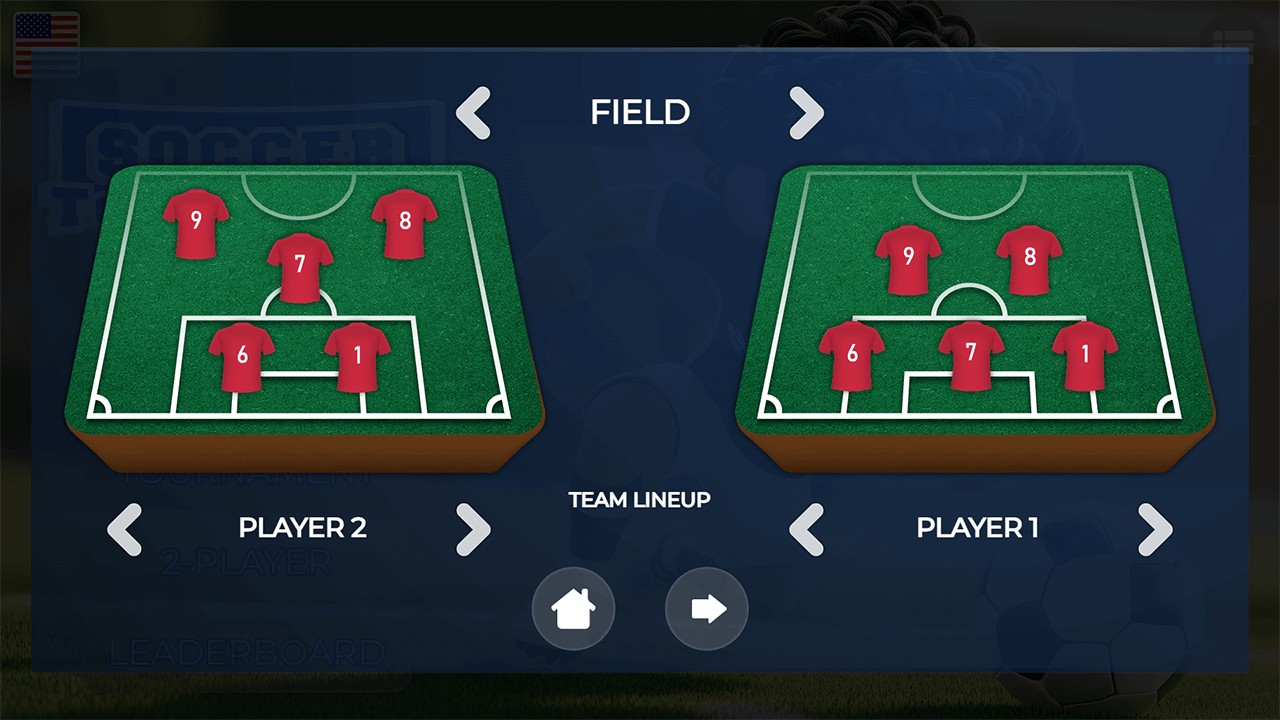This screenshot has width=1280, height=720.
Task: Click the right arrow beside PLAYER 1
Action: click(1154, 530)
